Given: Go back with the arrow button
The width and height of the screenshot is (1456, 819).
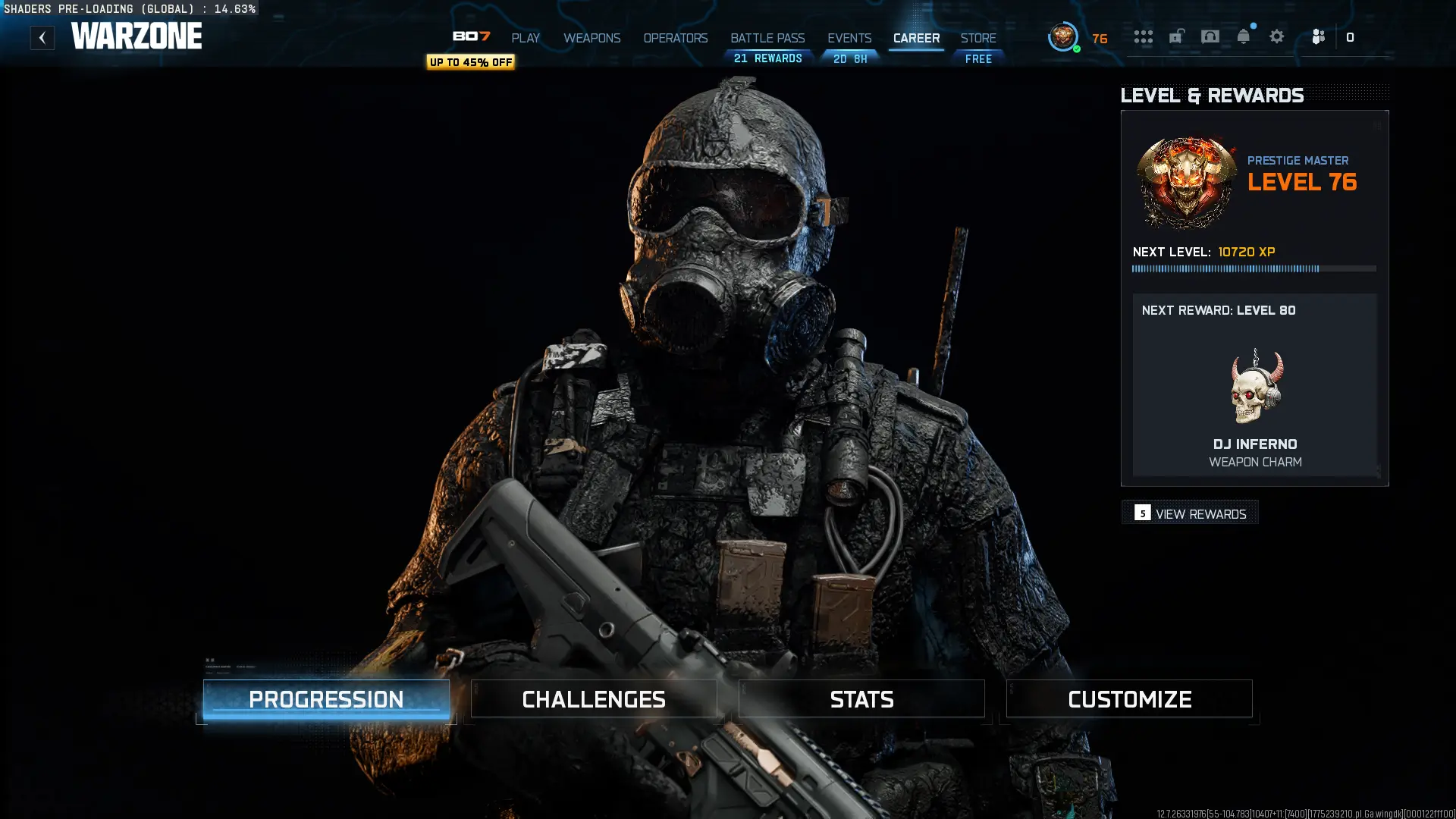Looking at the screenshot, I should 42,38.
